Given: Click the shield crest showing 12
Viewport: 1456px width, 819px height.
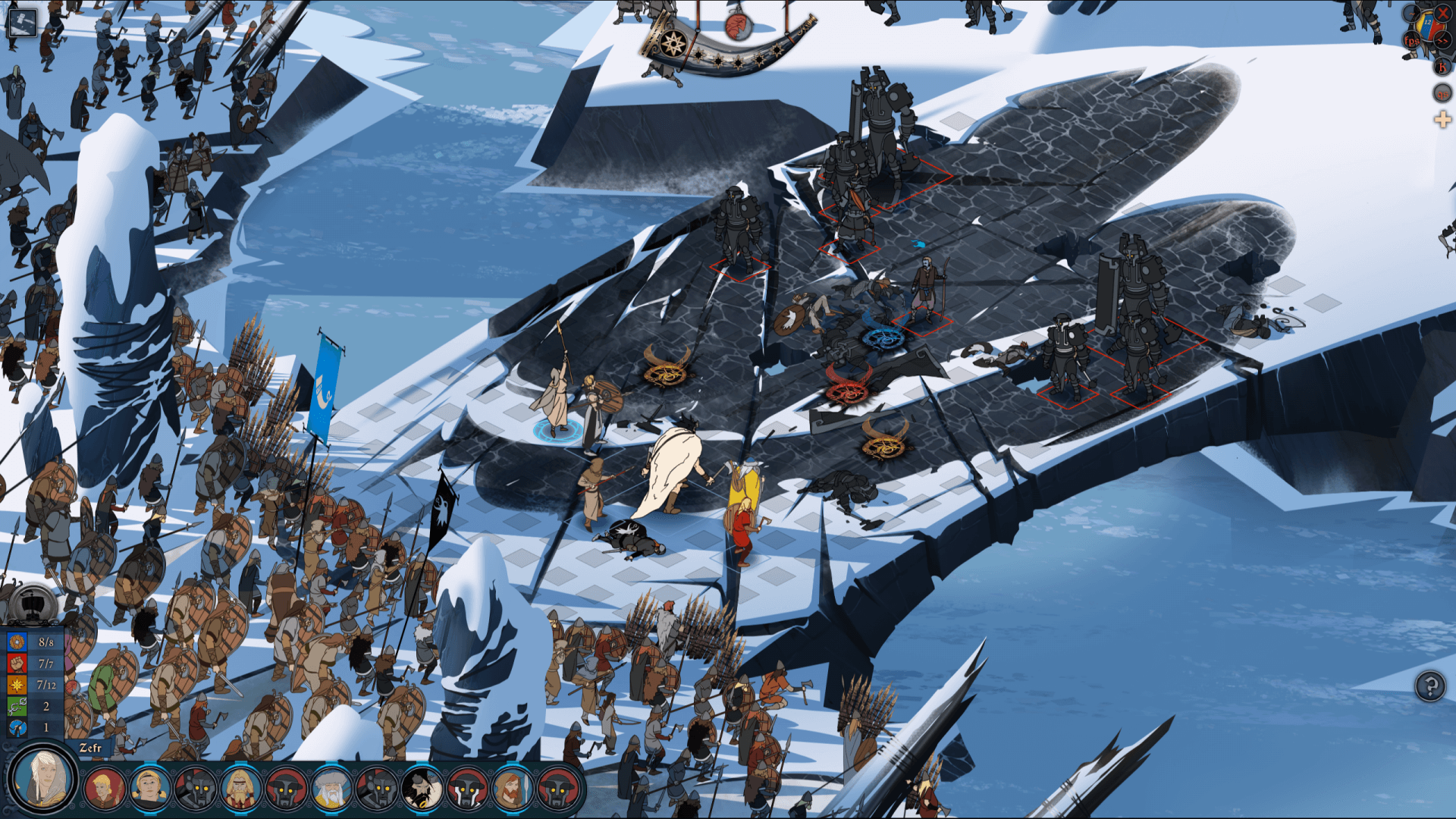Looking at the screenshot, I should coord(1427,23).
